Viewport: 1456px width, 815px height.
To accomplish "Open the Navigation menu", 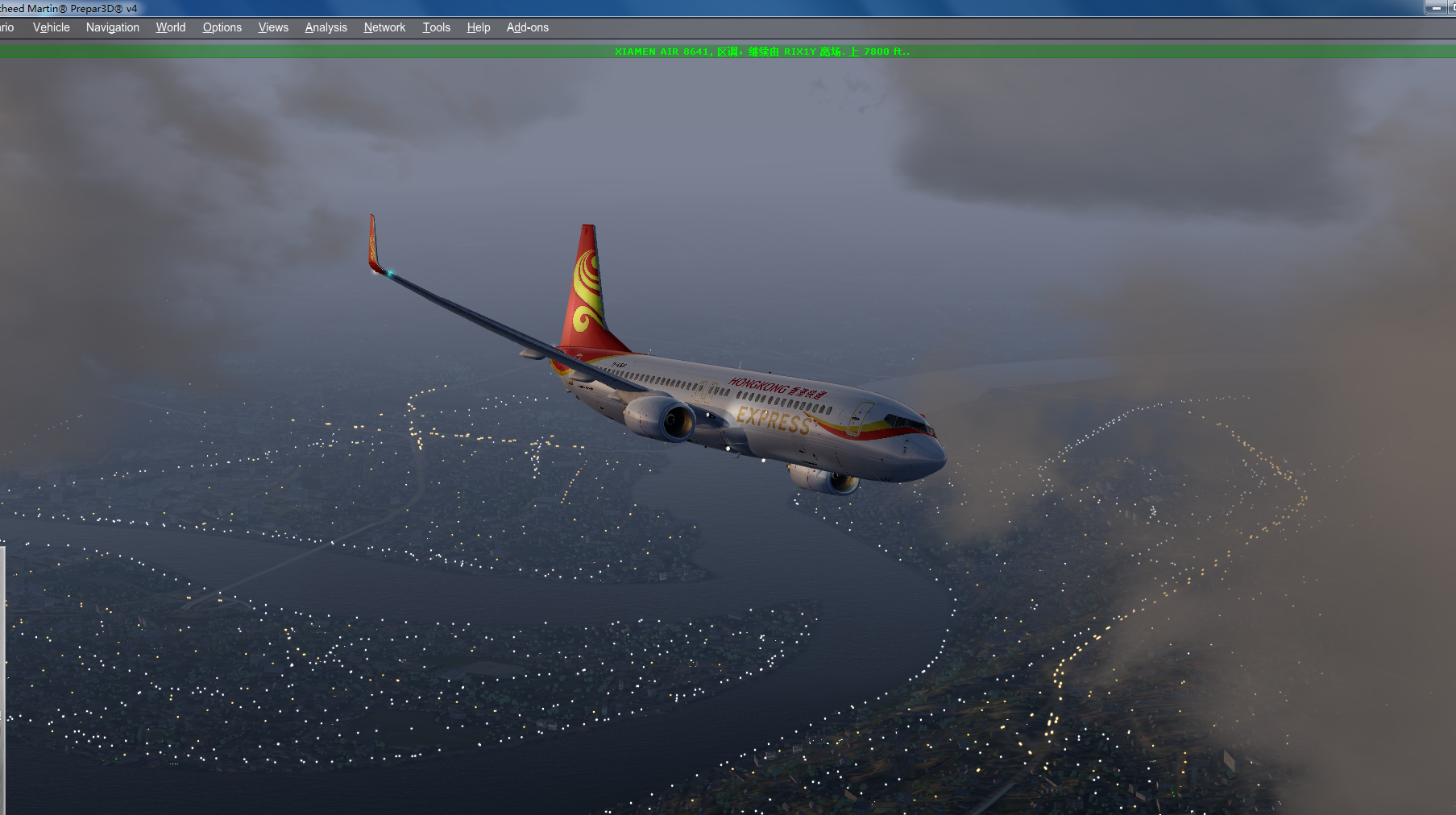I will (112, 27).
